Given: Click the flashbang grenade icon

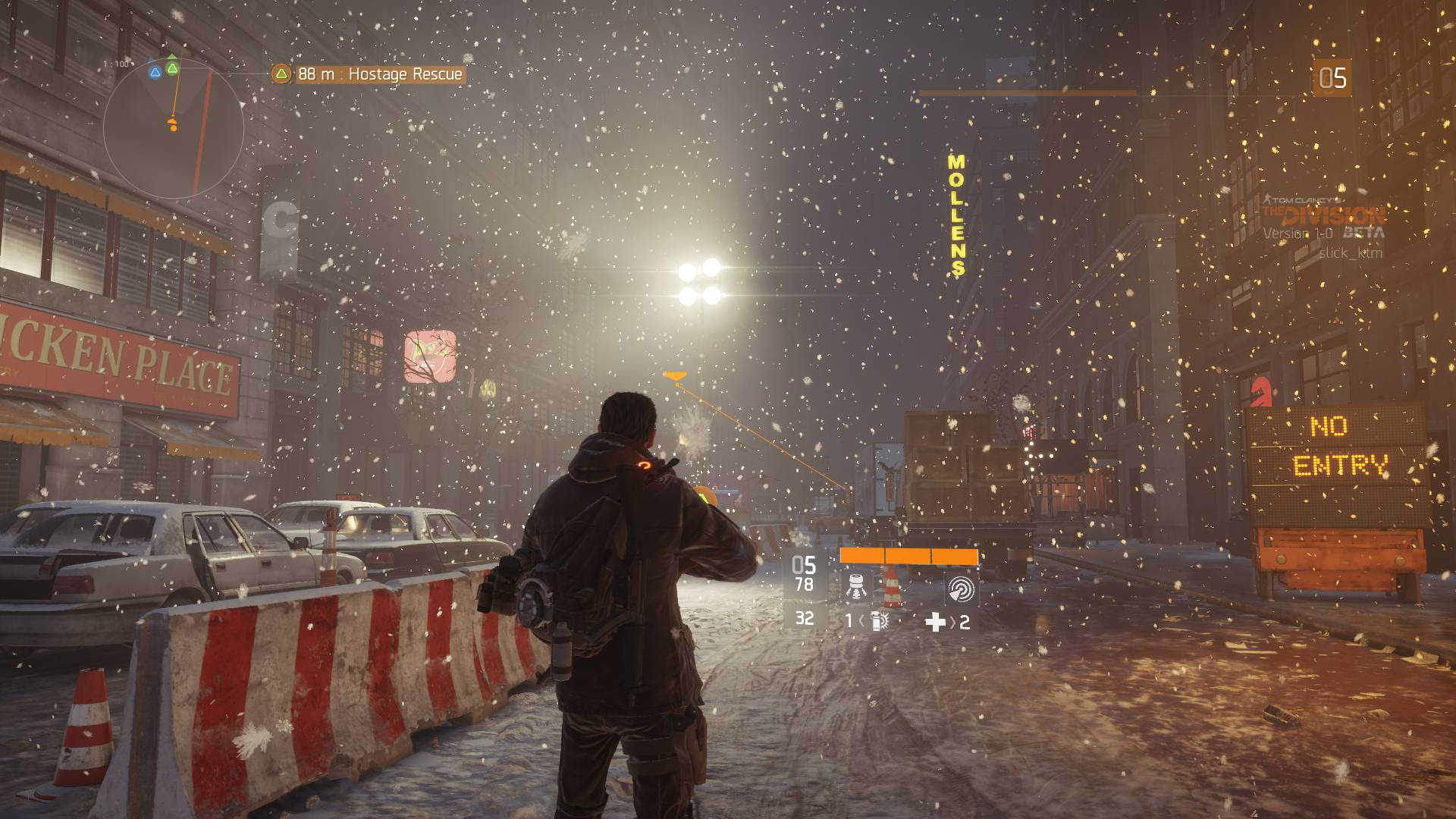Looking at the screenshot, I should point(877,620).
